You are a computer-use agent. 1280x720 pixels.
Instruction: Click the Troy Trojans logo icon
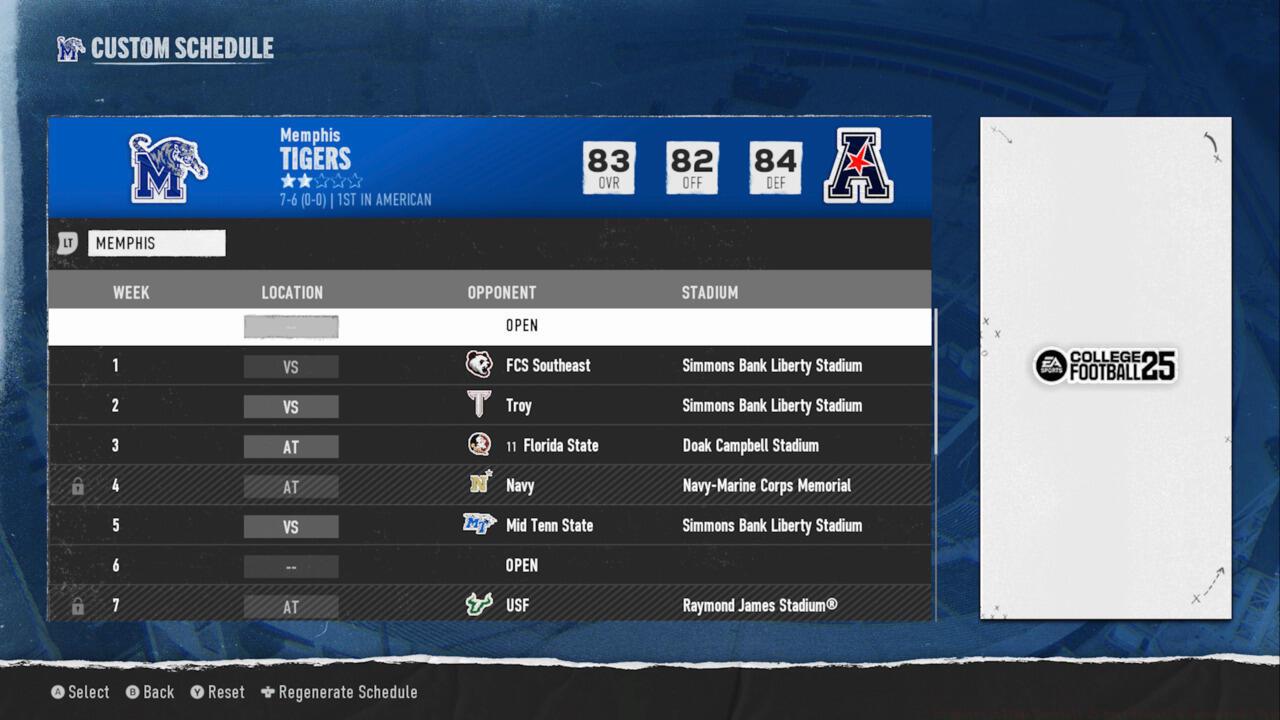(x=479, y=406)
